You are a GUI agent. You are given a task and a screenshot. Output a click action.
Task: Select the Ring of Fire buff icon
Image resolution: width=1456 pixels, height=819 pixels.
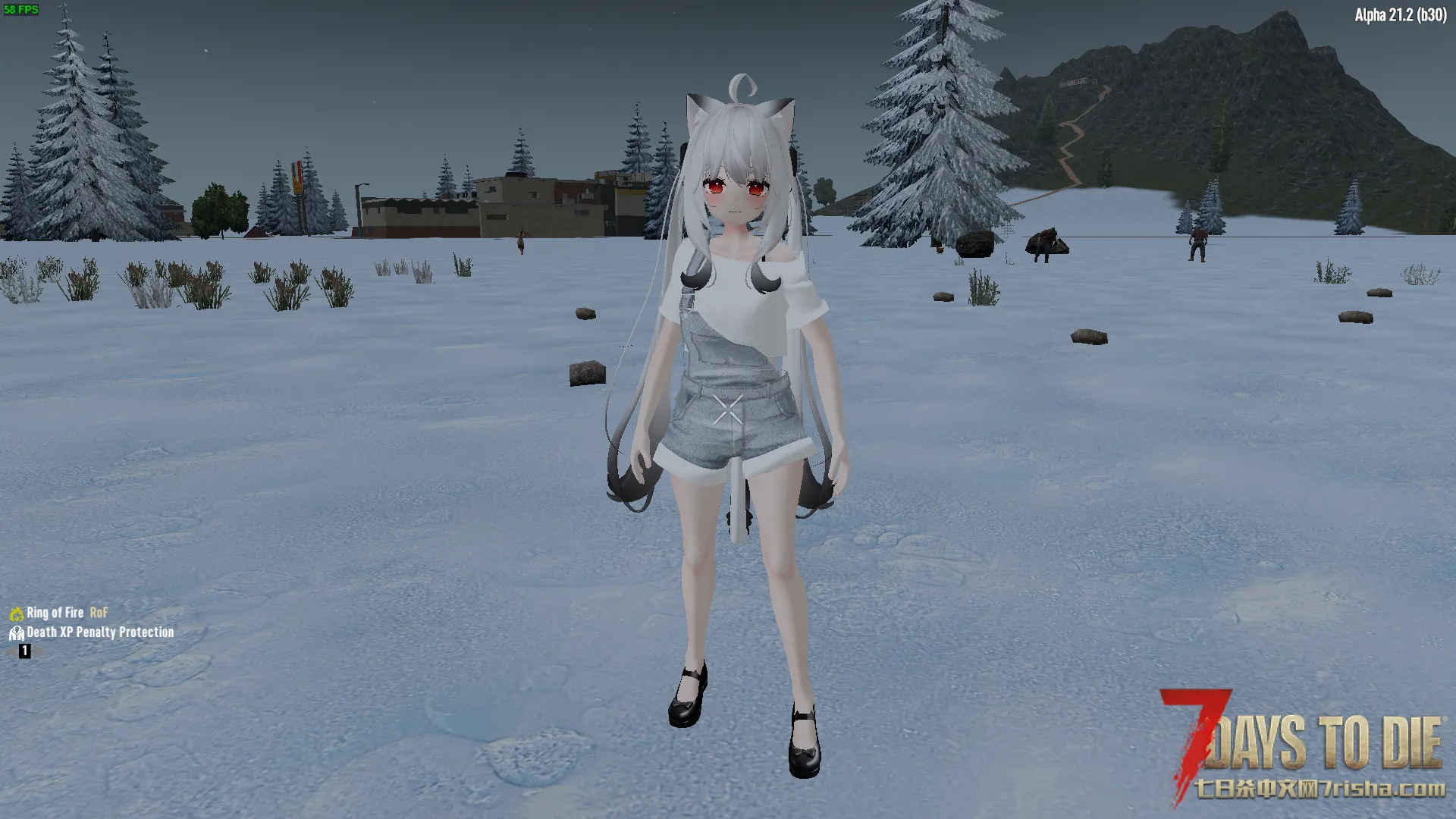point(17,613)
